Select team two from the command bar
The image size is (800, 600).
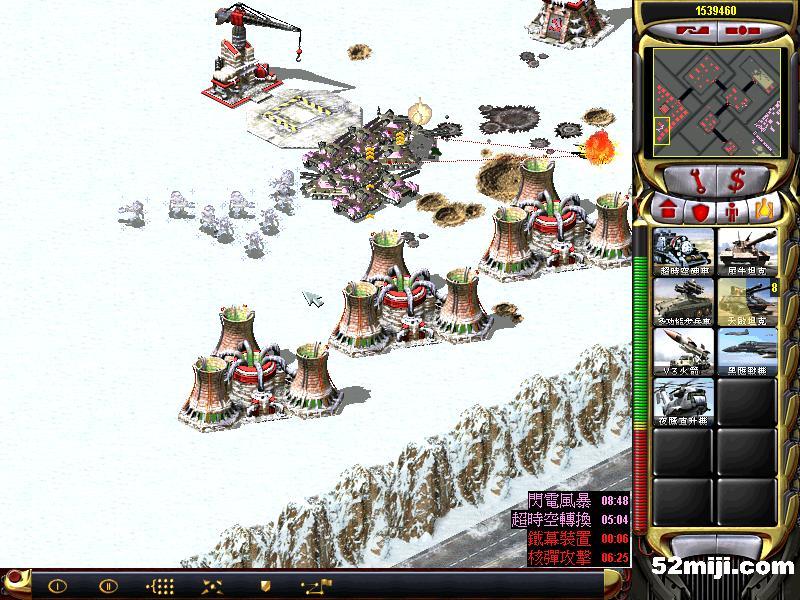tap(108, 585)
